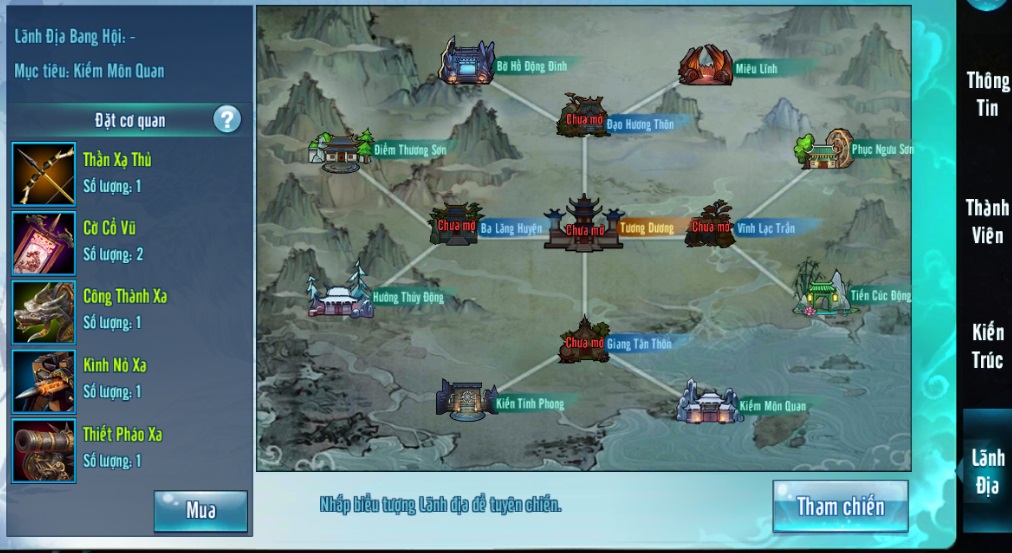
Task: Open the Thành Viên tab
Action: tap(986, 220)
